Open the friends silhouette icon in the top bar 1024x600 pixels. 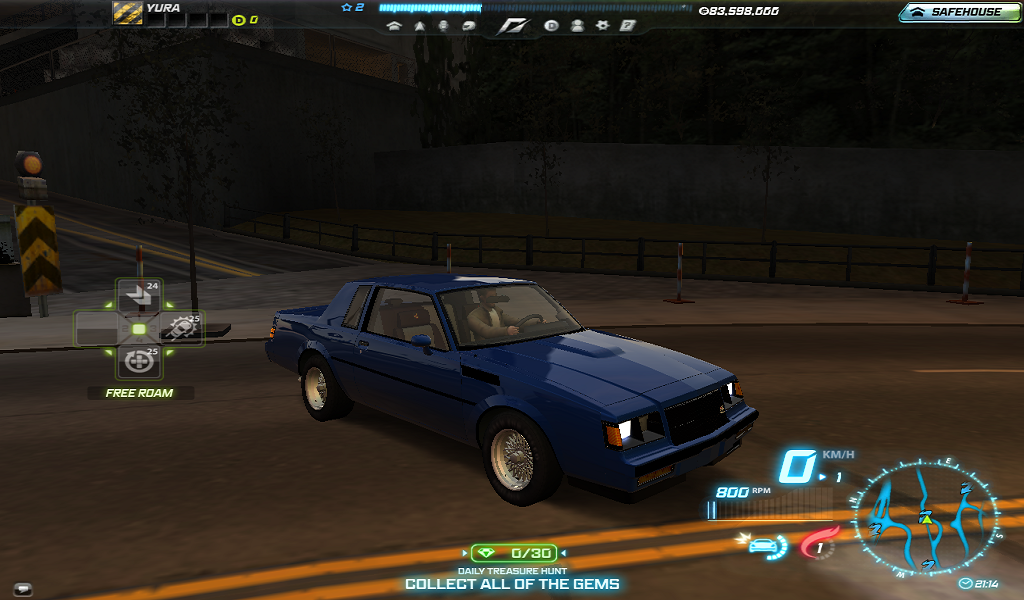(x=577, y=26)
